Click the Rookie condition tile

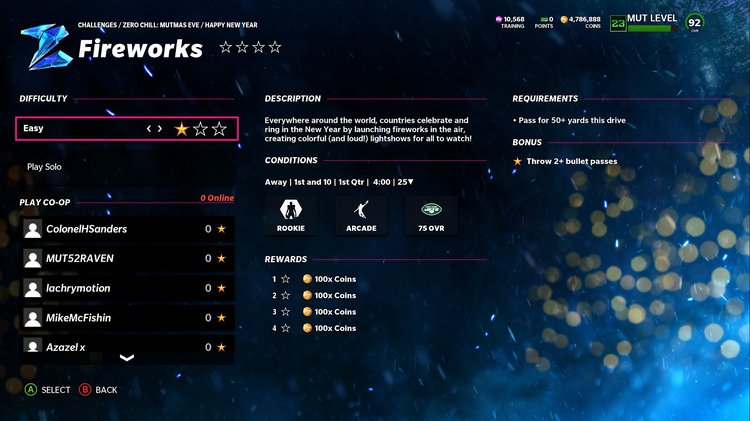click(292, 214)
